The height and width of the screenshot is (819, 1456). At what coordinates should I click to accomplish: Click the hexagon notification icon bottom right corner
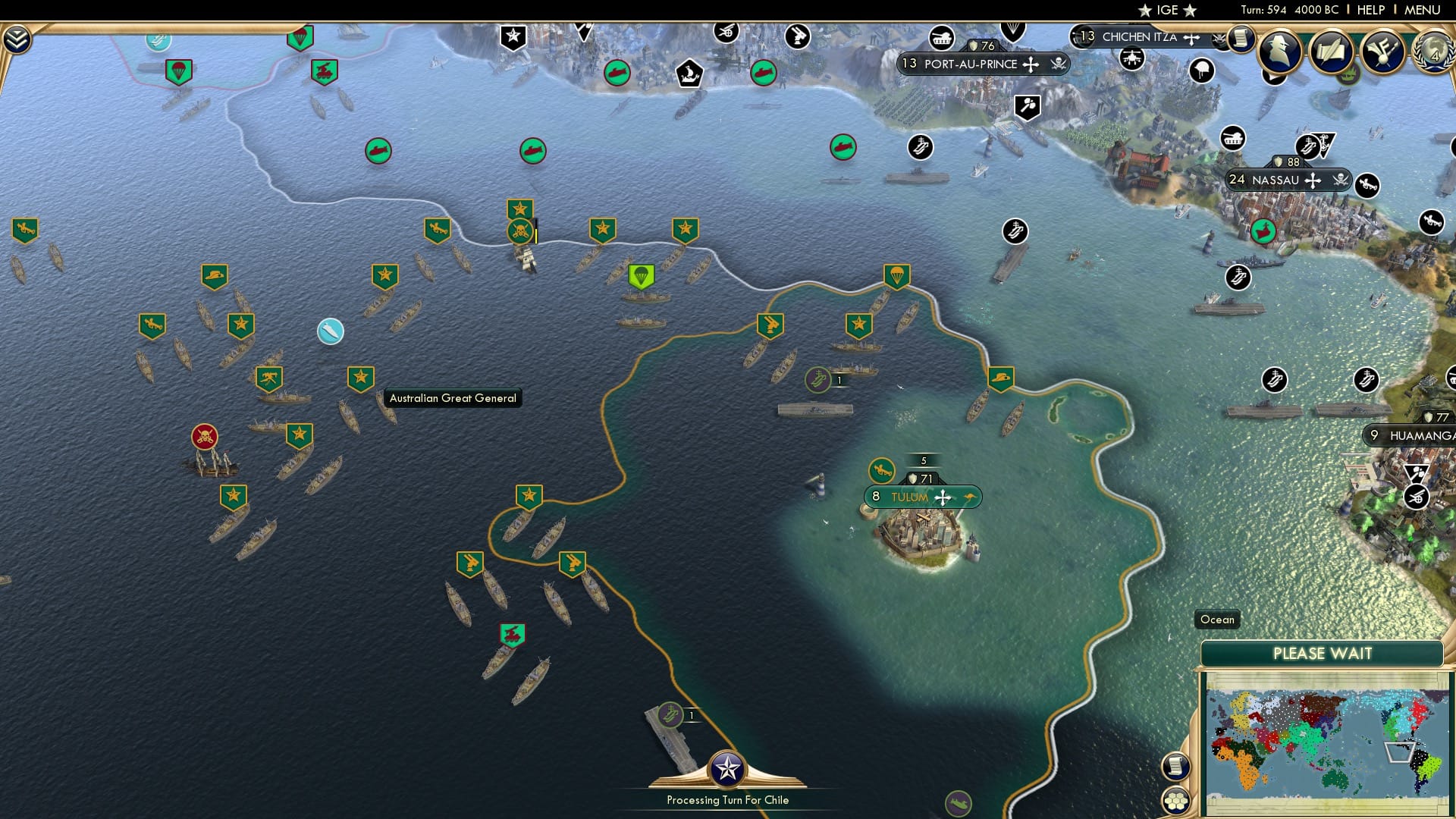pos(1175,799)
